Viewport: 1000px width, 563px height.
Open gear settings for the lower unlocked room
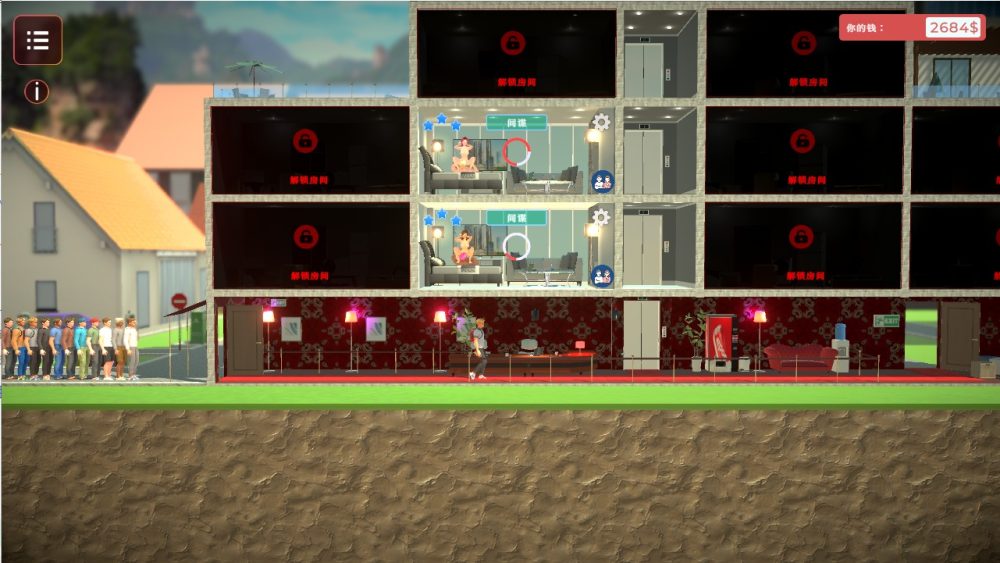601,216
